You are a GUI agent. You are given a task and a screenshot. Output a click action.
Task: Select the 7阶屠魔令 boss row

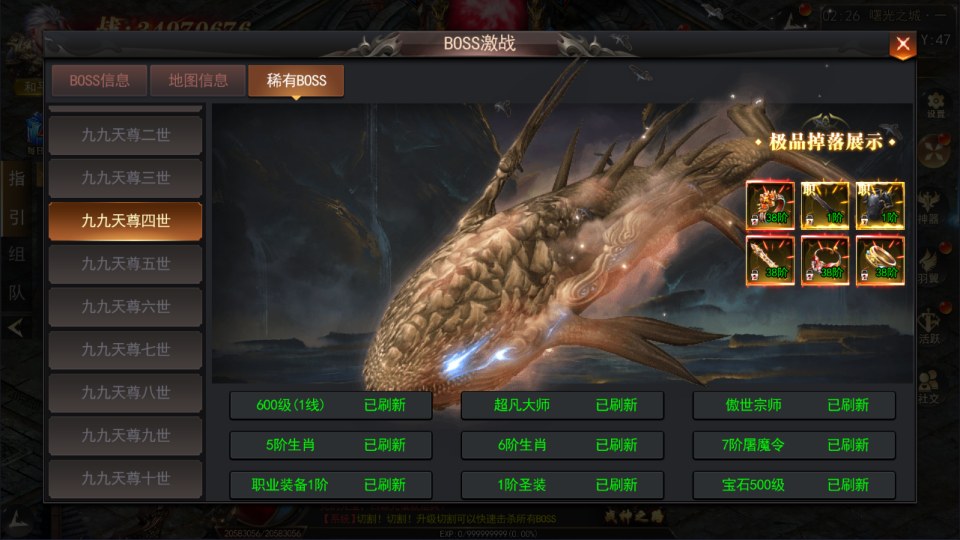pyautogui.click(x=794, y=445)
